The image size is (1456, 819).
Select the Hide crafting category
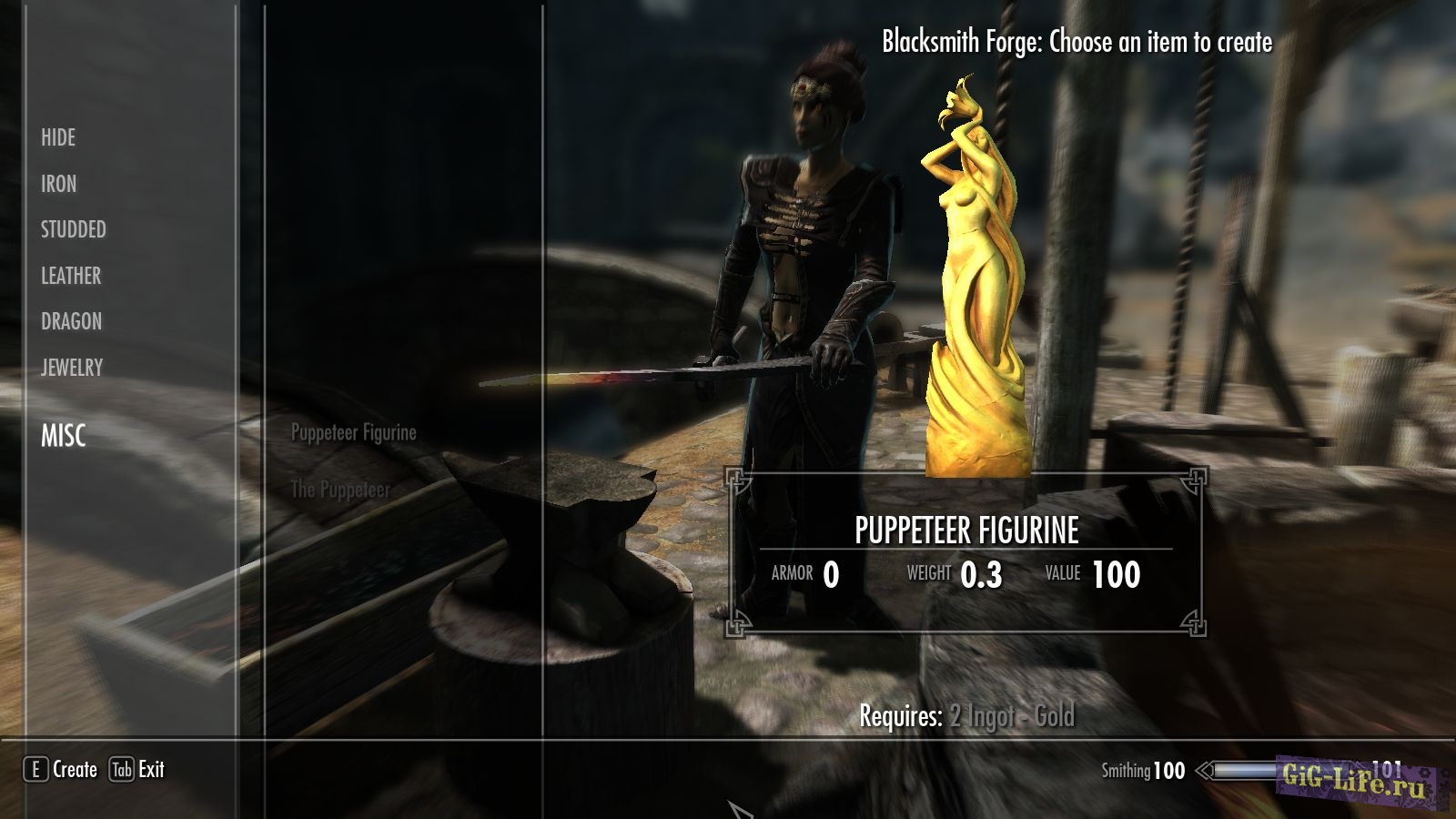(x=58, y=138)
